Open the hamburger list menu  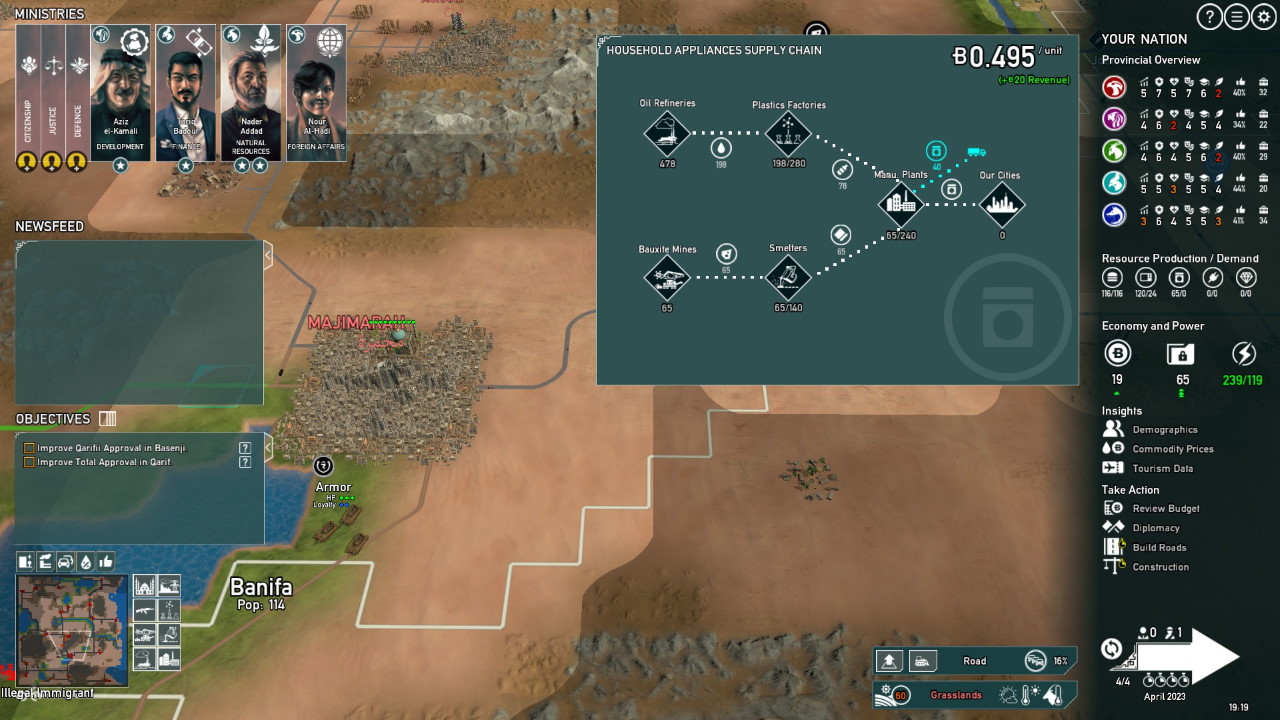[1237, 16]
